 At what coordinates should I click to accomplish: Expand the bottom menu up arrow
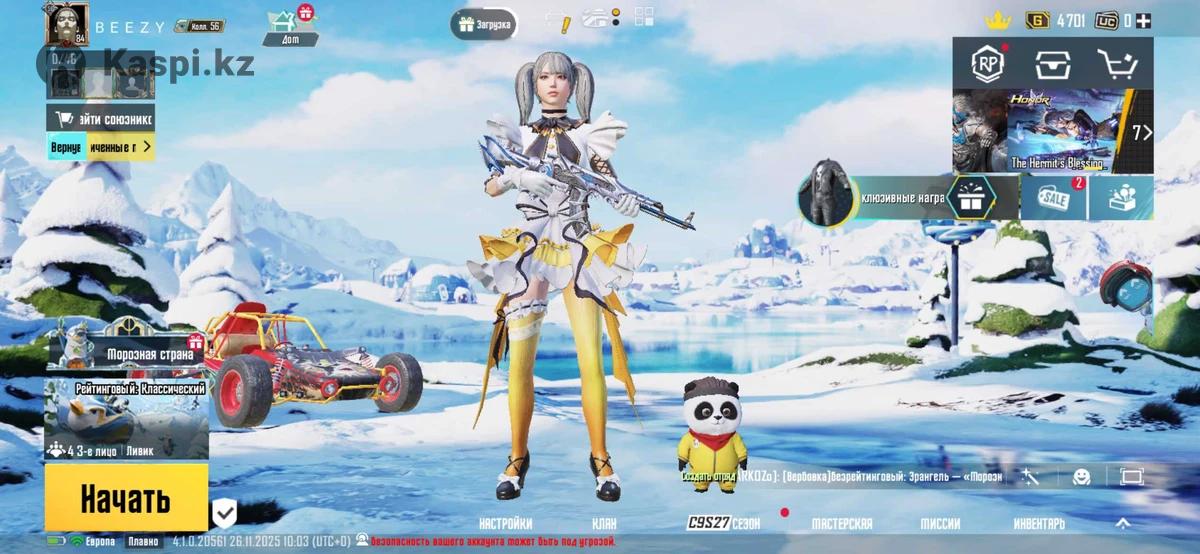pos(1123,523)
